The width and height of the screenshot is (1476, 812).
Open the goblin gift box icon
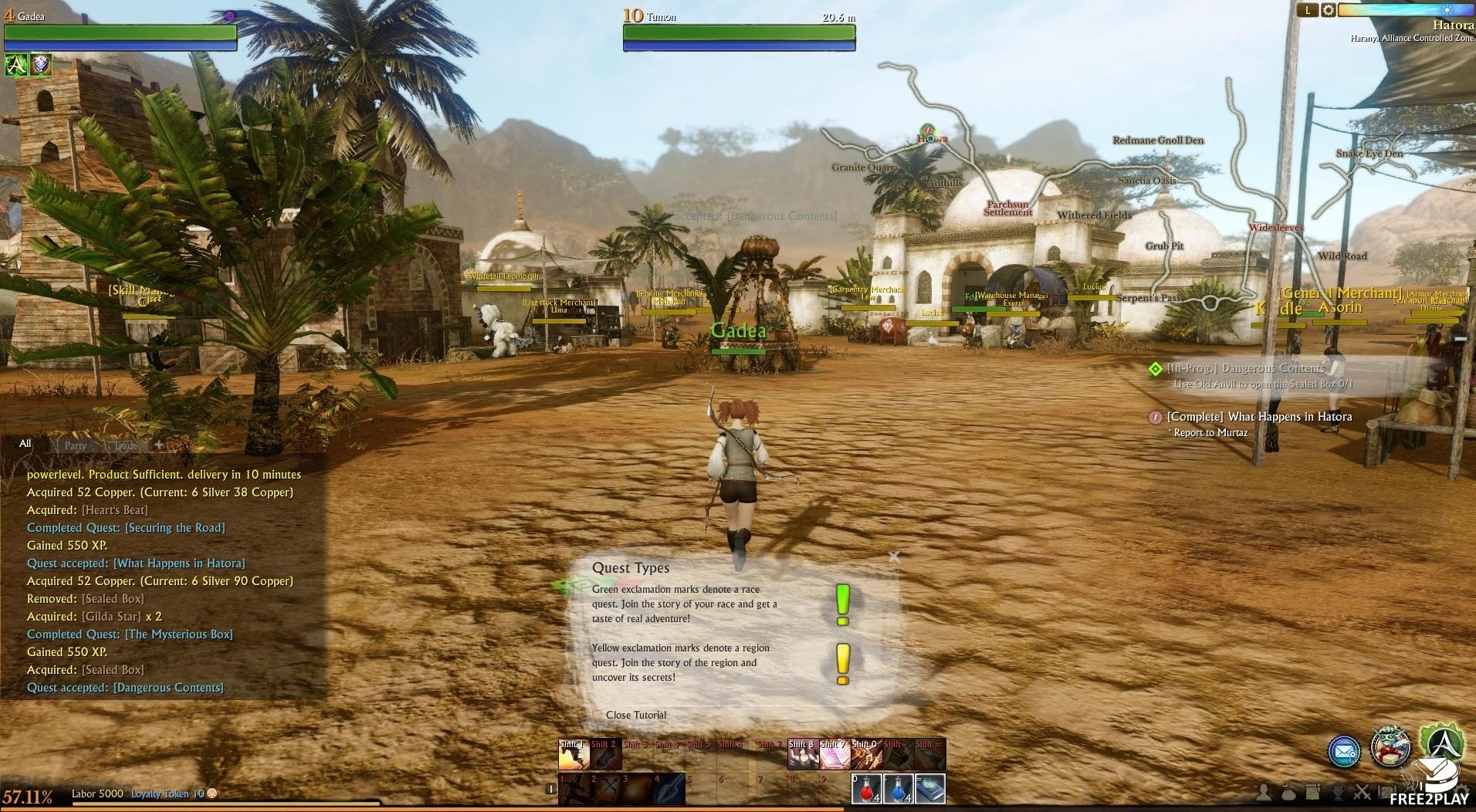click(1390, 747)
